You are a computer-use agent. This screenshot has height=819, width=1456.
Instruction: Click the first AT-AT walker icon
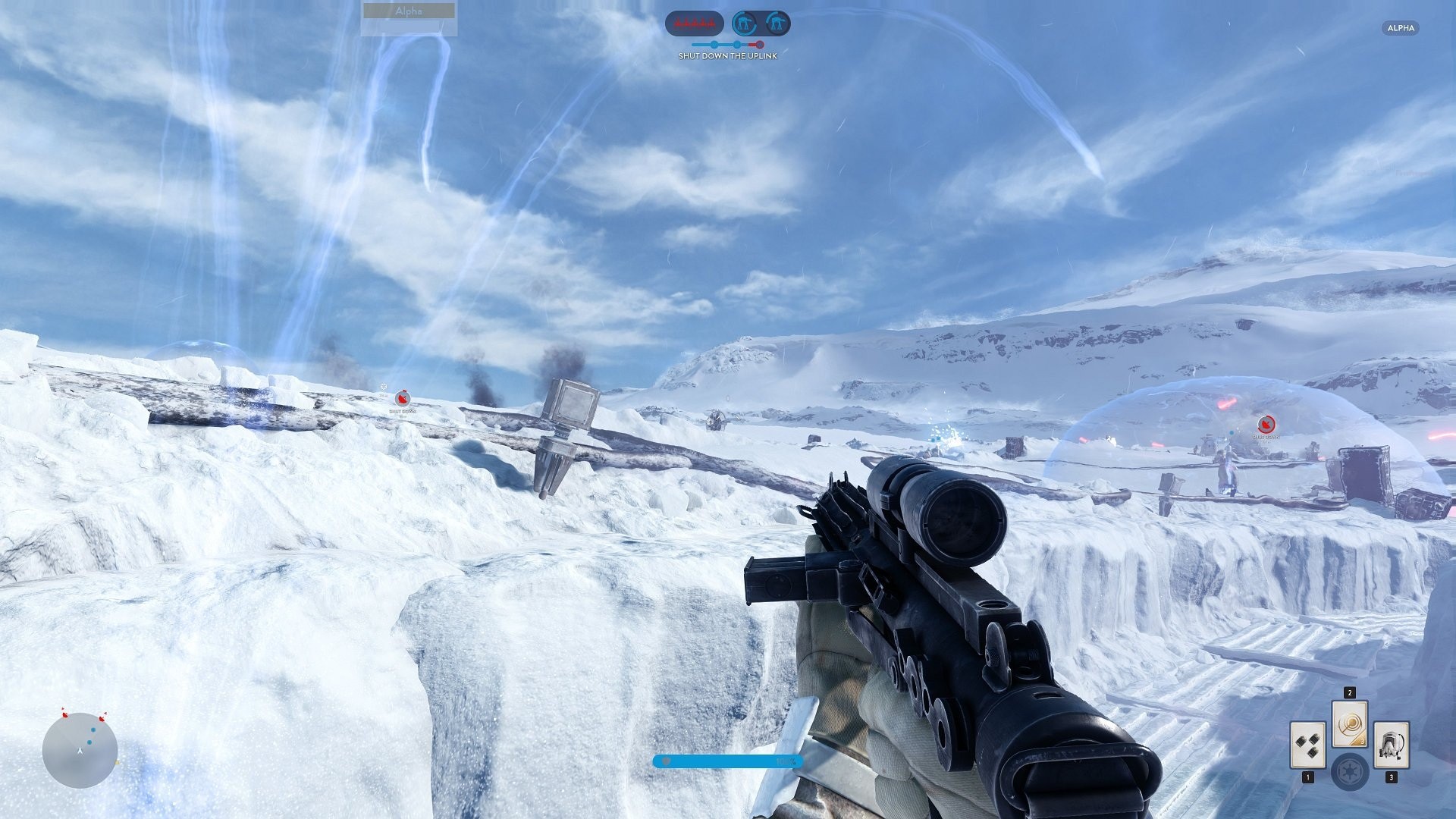743,21
